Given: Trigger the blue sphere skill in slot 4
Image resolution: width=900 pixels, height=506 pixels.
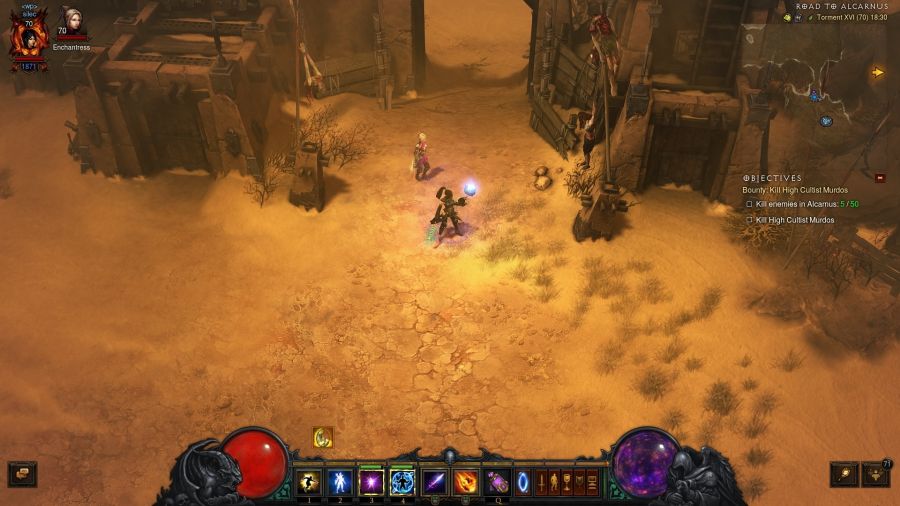Looking at the screenshot, I should click(402, 482).
